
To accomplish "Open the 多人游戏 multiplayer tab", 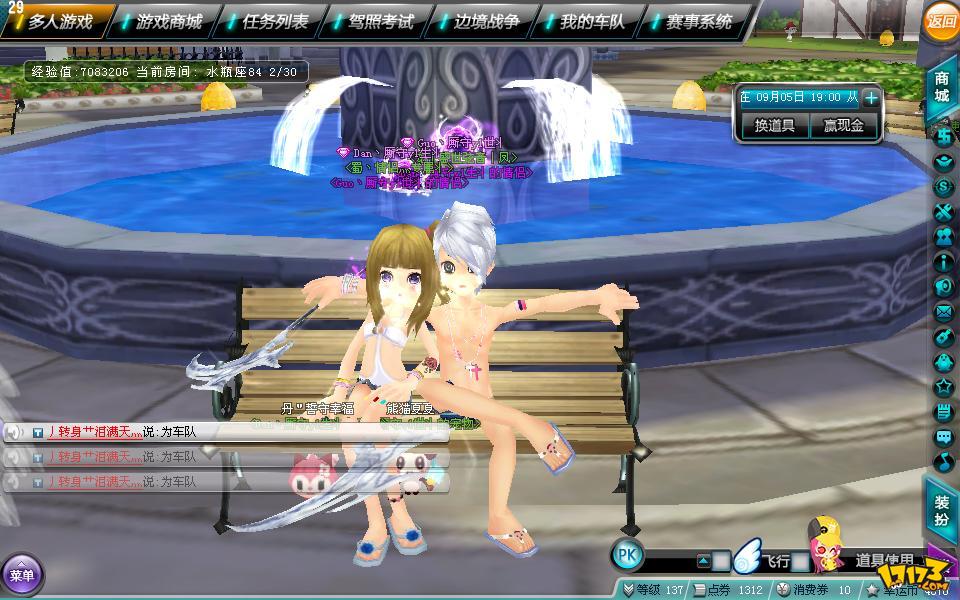I will click(x=60, y=20).
